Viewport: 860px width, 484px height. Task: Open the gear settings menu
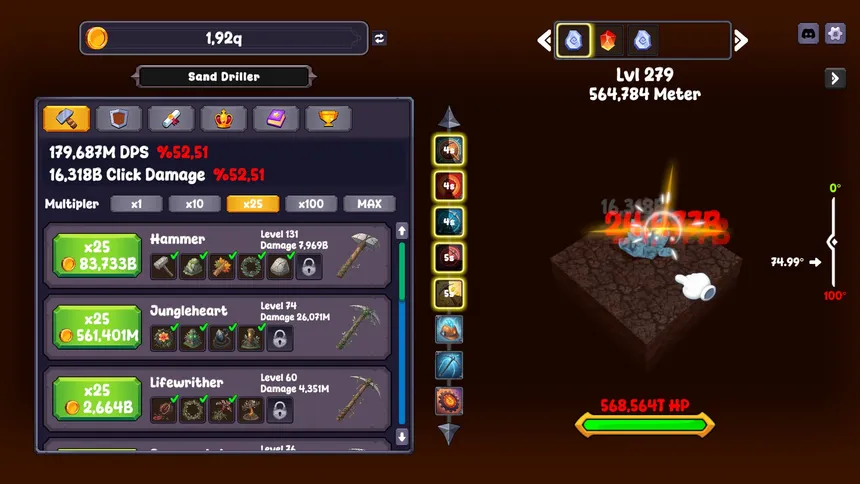point(836,34)
